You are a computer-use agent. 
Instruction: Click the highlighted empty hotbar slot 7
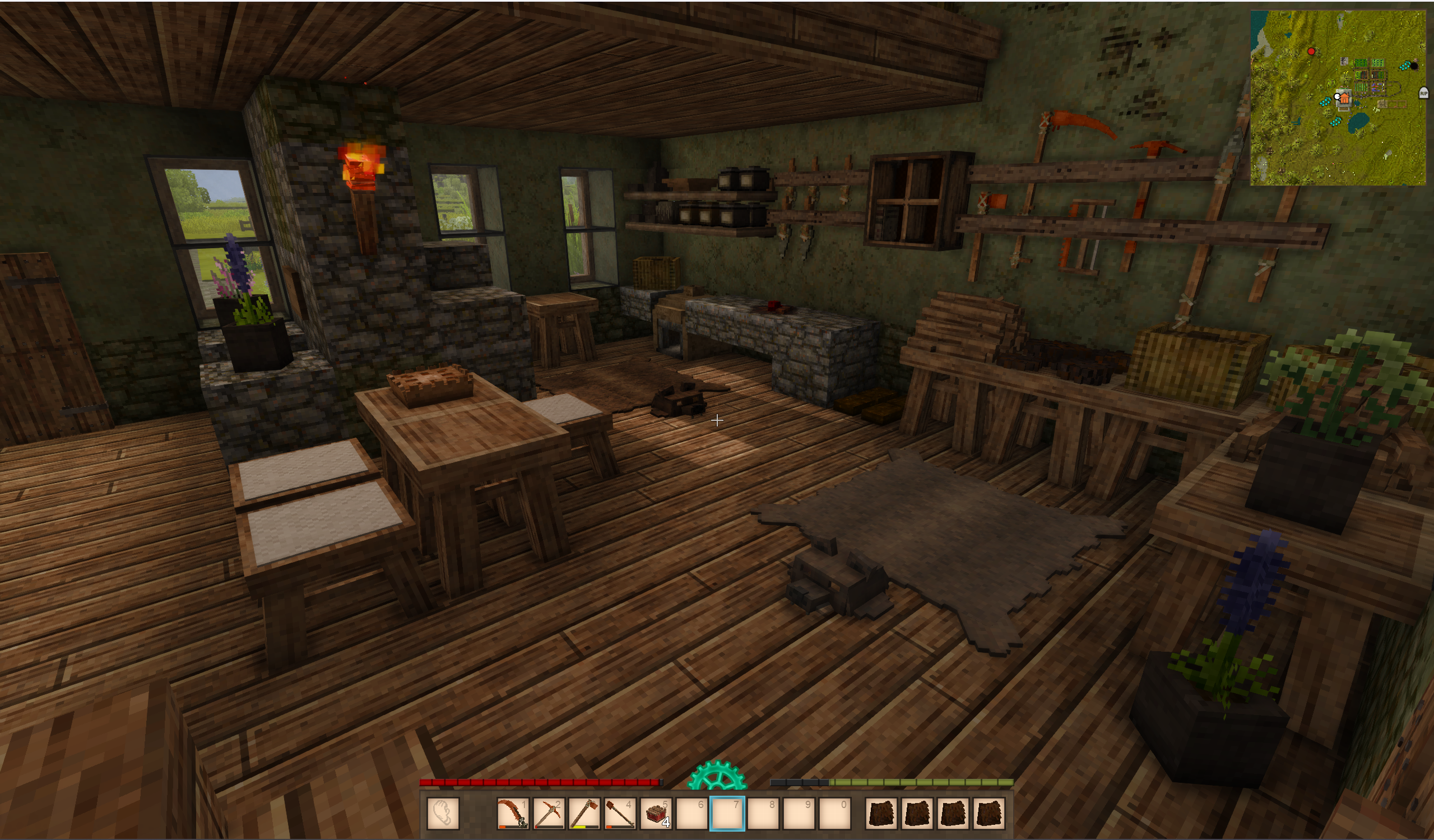(727, 813)
